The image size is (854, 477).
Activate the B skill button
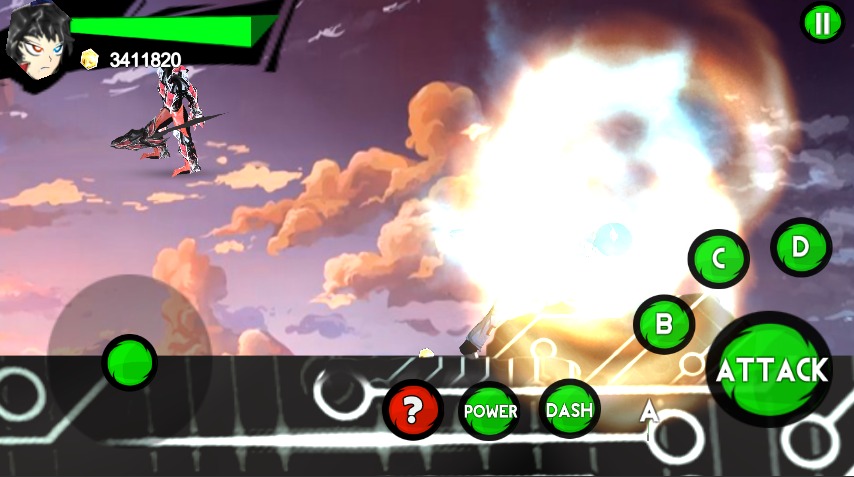point(663,324)
